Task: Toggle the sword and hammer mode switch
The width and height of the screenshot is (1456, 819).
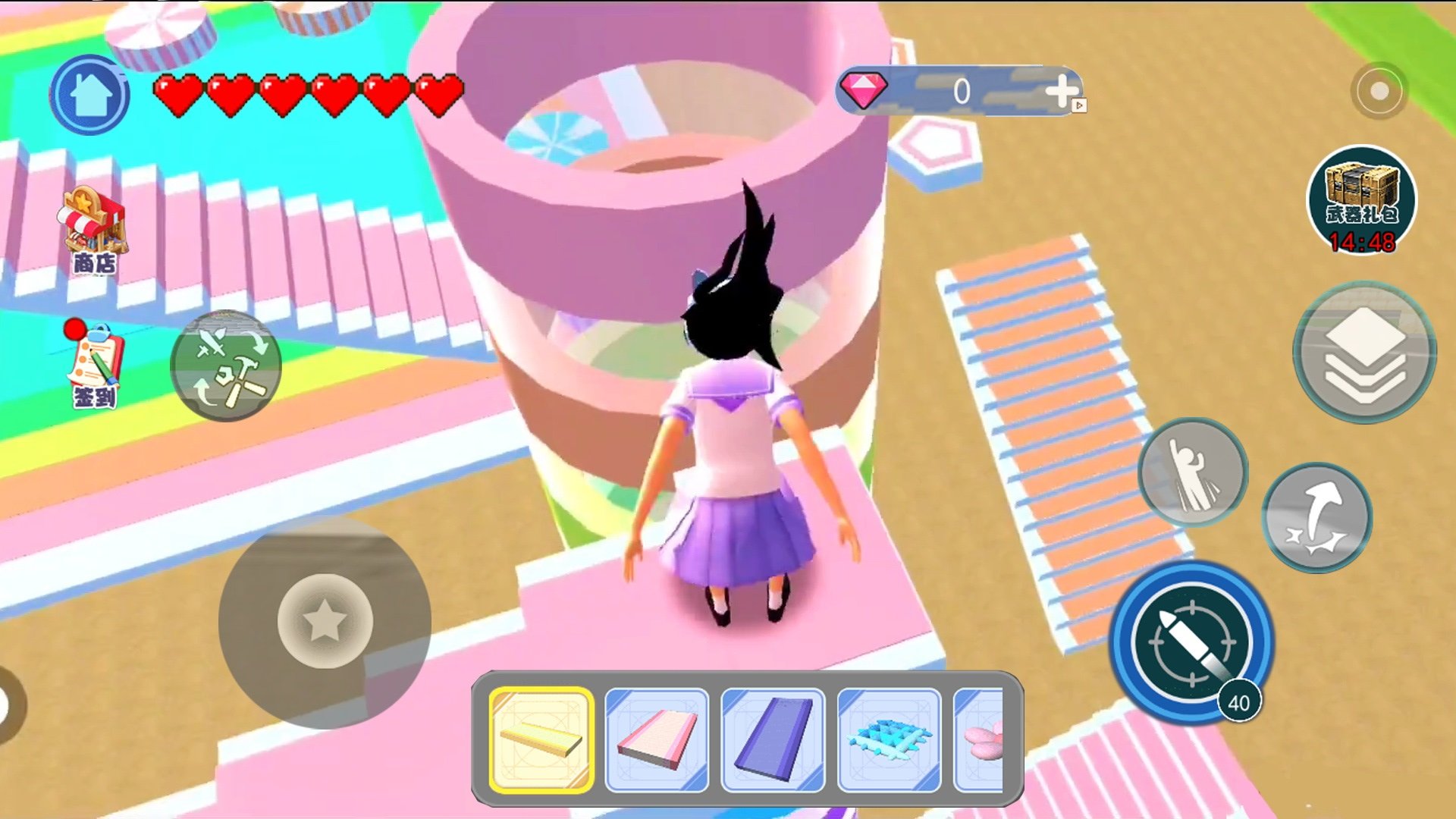Action: point(226,366)
